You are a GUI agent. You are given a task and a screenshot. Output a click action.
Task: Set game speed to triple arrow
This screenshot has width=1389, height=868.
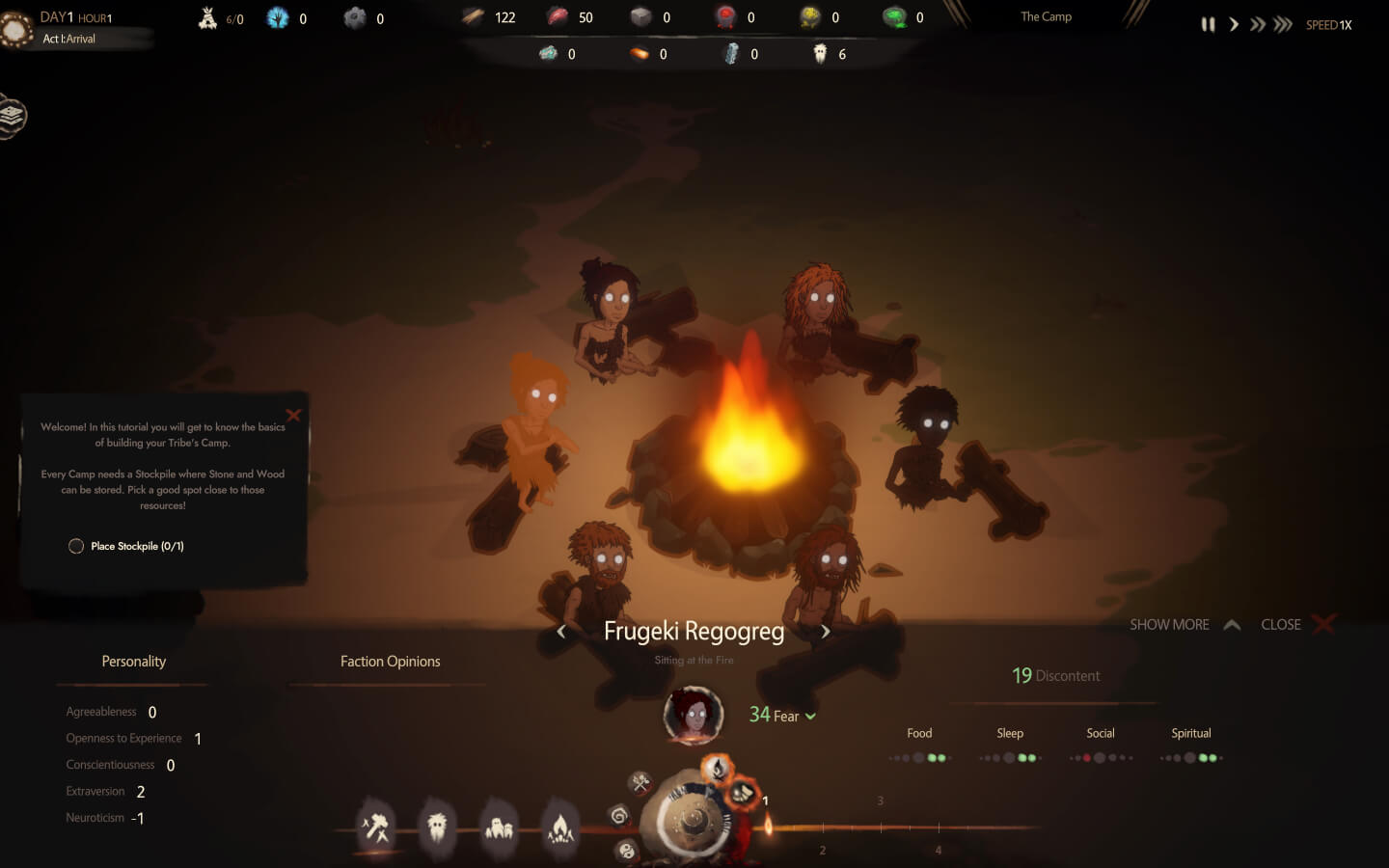[1283, 24]
